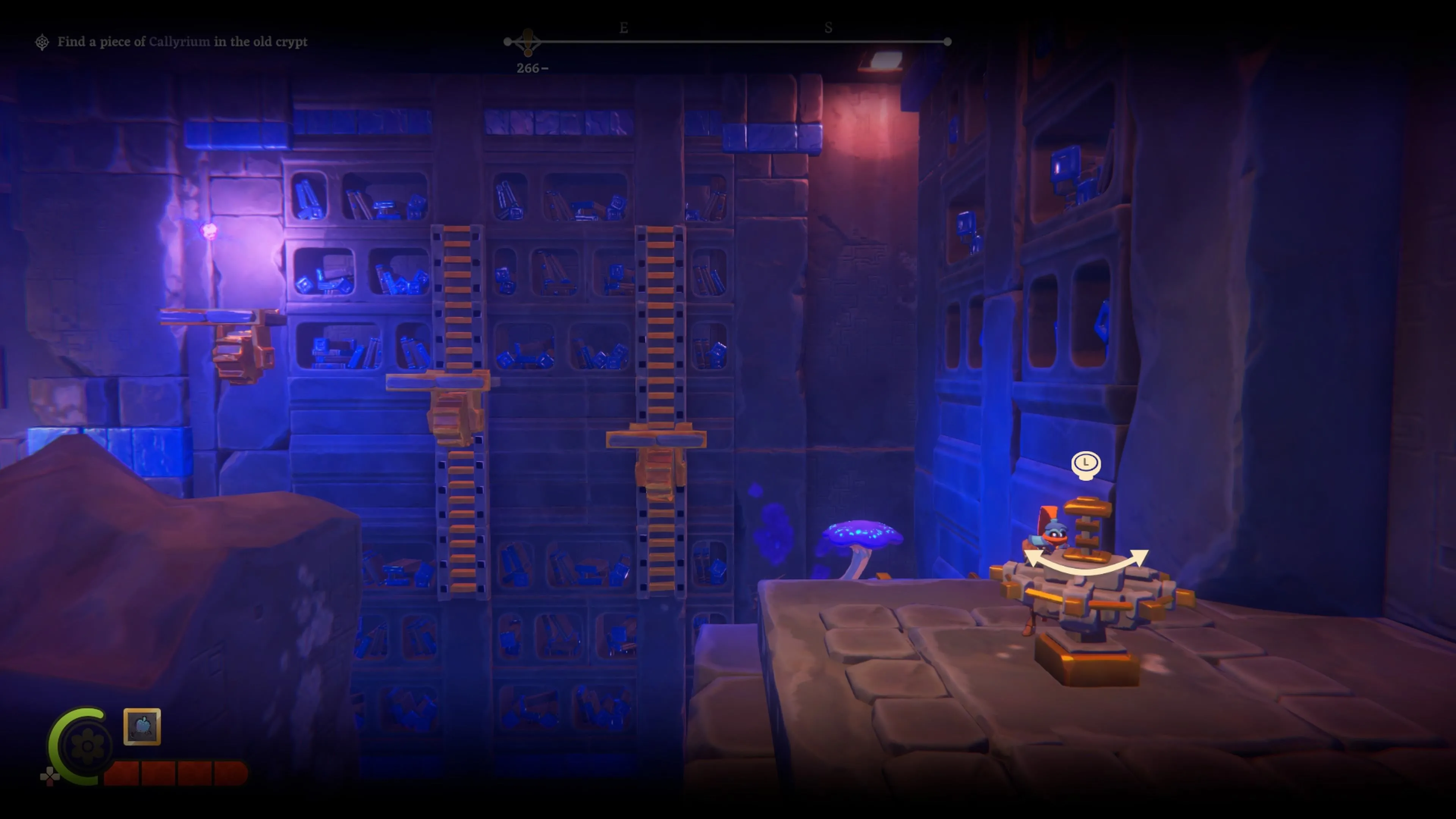Open the Callyrium crypt quest objective
Image resolution: width=1456 pixels, height=819 pixels.
pyautogui.click(x=182, y=42)
